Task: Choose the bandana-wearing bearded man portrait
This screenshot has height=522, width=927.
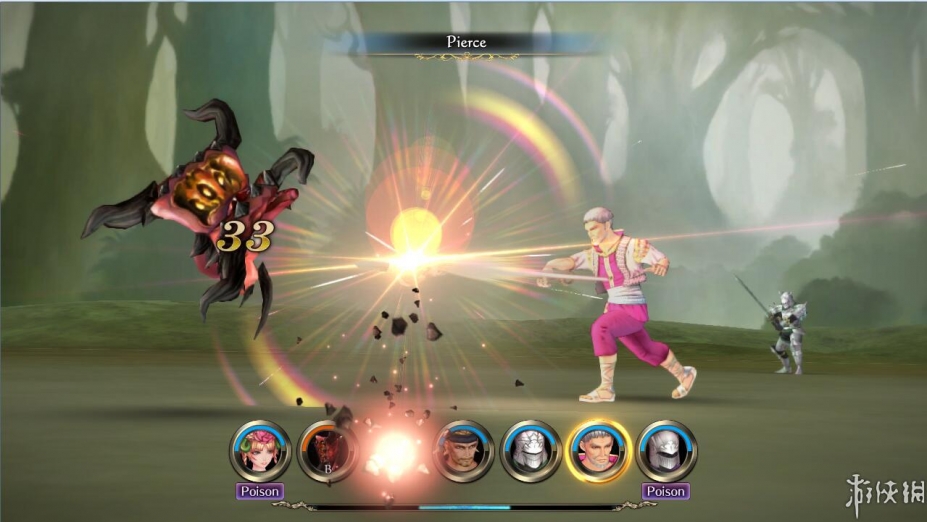Action: (463, 450)
